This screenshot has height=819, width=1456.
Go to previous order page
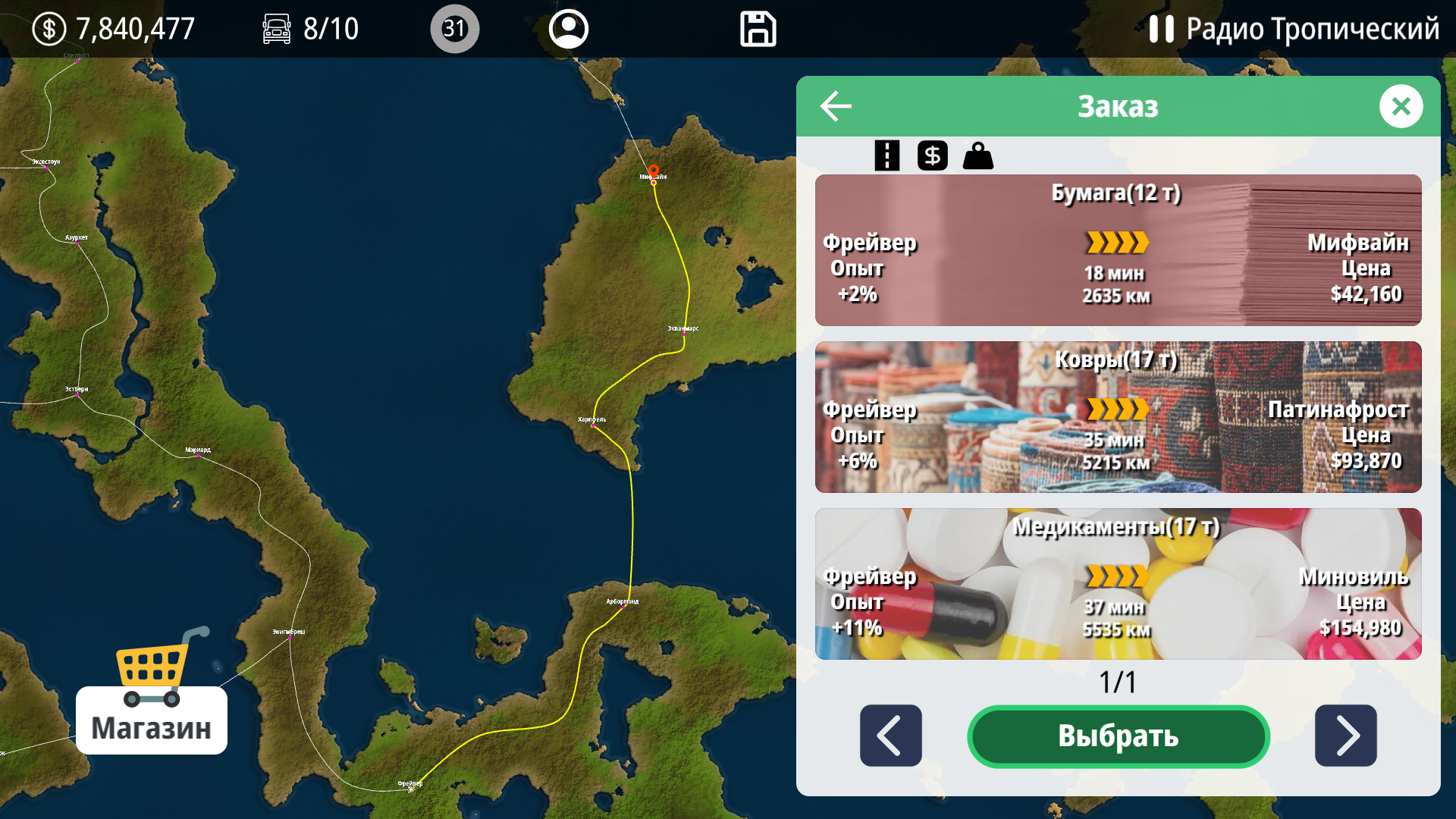click(x=890, y=736)
